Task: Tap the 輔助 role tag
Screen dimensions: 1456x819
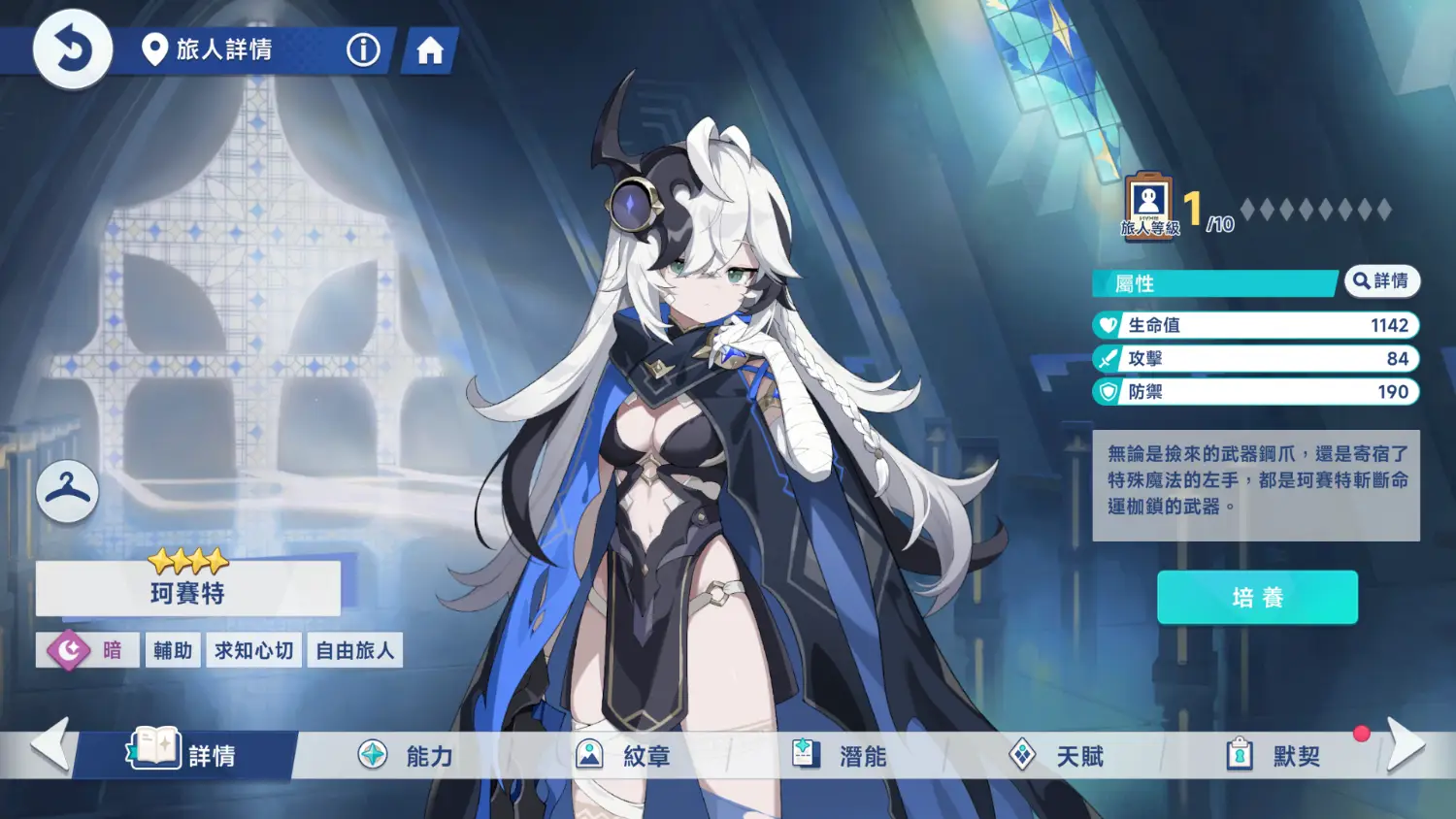Action: (x=173, y=650)
